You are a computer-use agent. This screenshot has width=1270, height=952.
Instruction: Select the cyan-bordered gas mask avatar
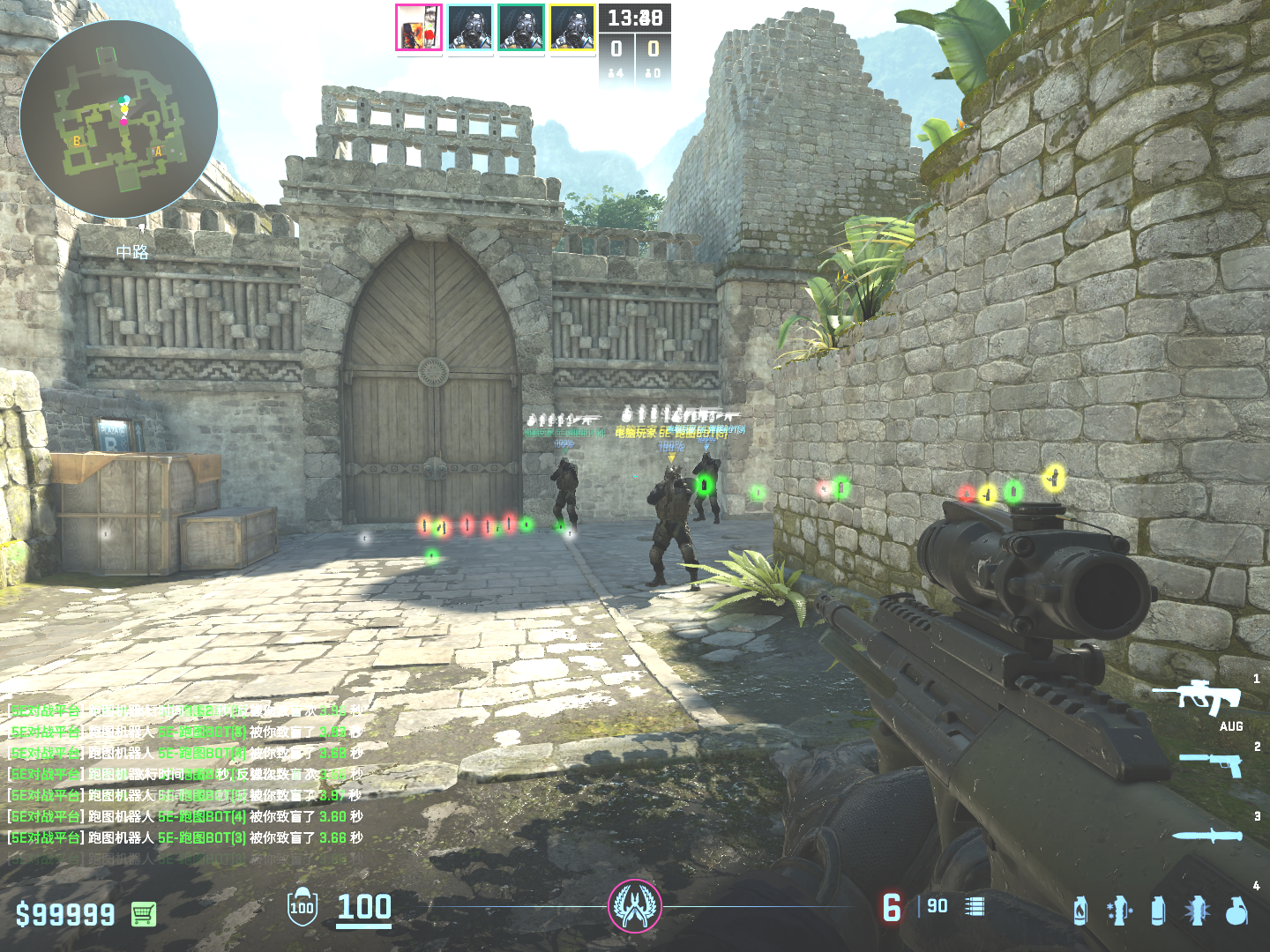470,27
